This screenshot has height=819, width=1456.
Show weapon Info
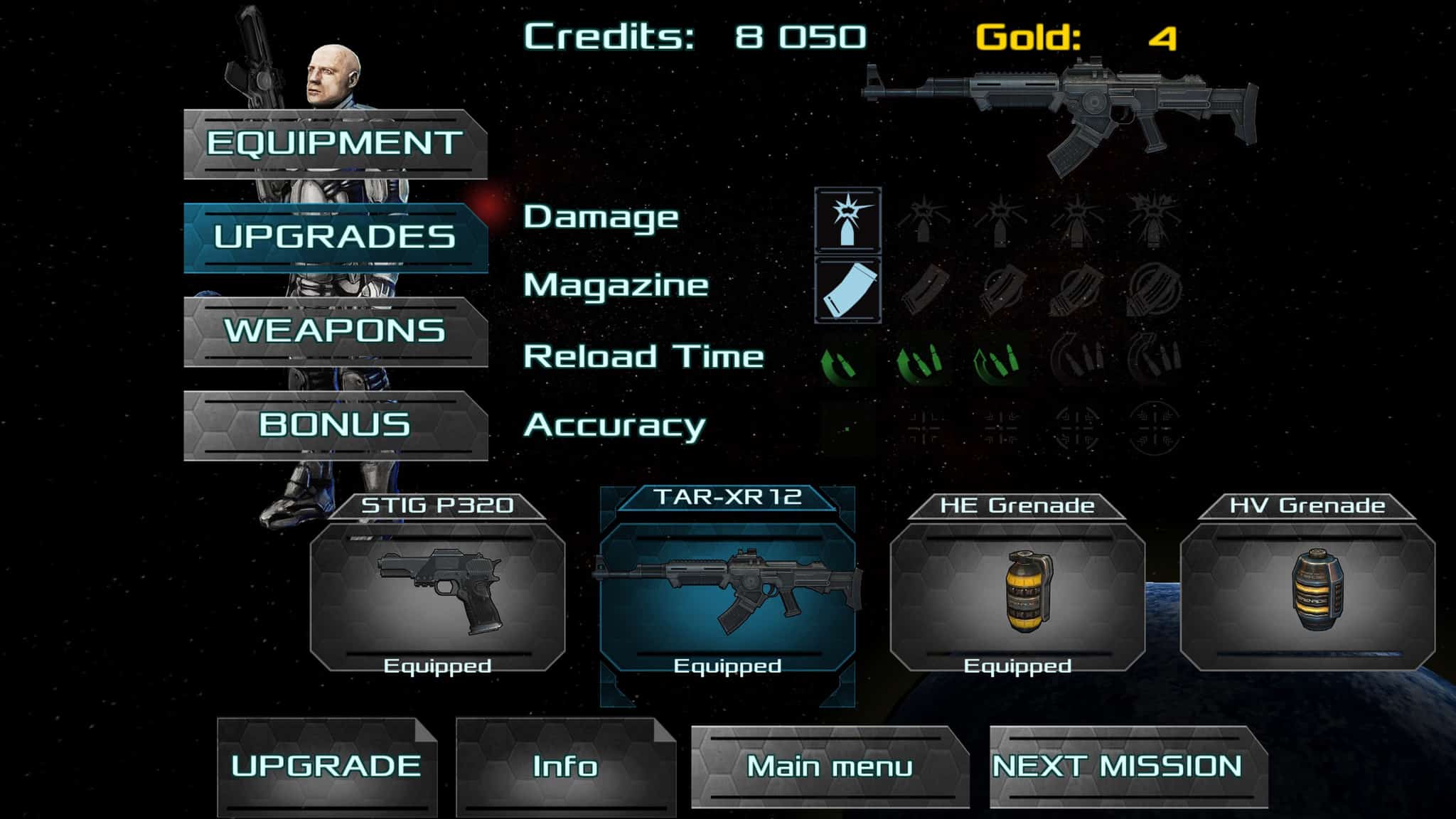(x=565, y=766)
